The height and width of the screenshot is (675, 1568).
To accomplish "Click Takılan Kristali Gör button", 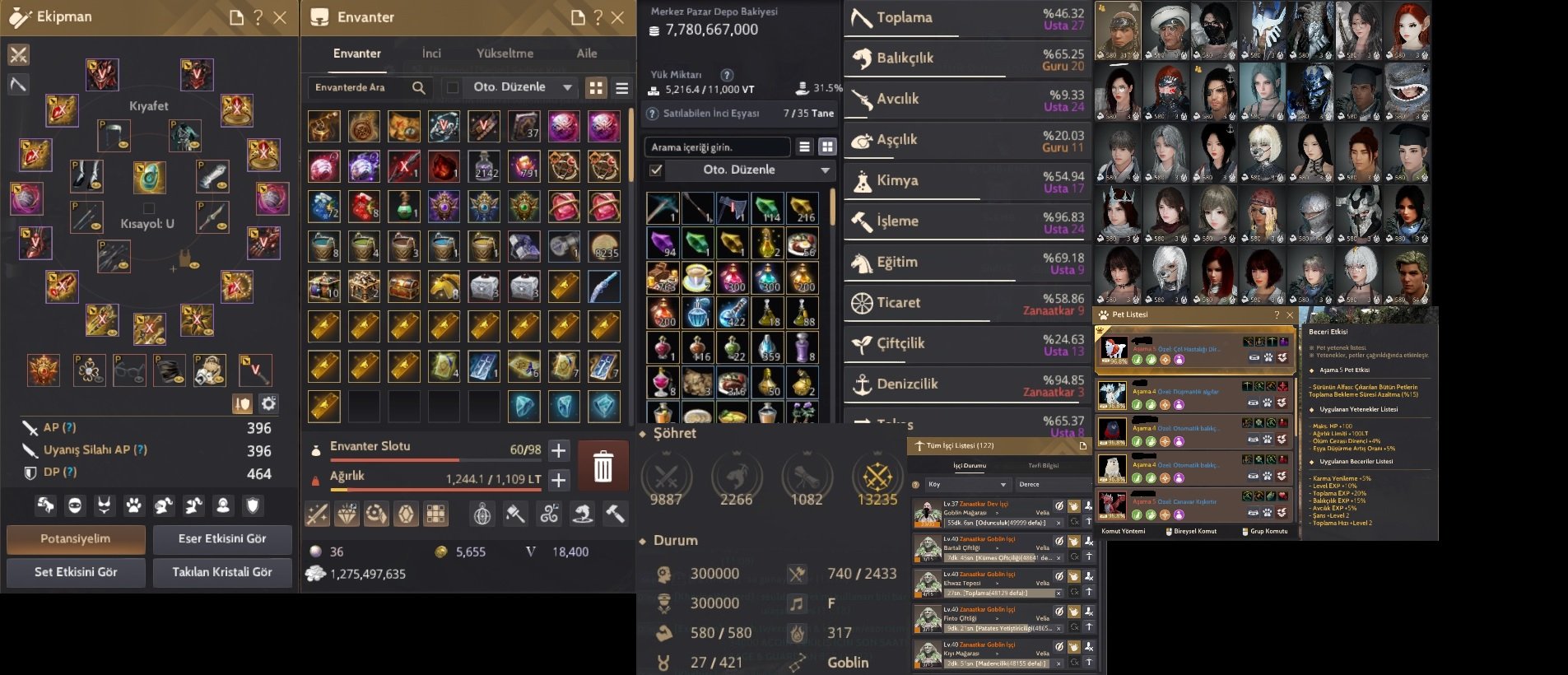I will click(222, 572).
